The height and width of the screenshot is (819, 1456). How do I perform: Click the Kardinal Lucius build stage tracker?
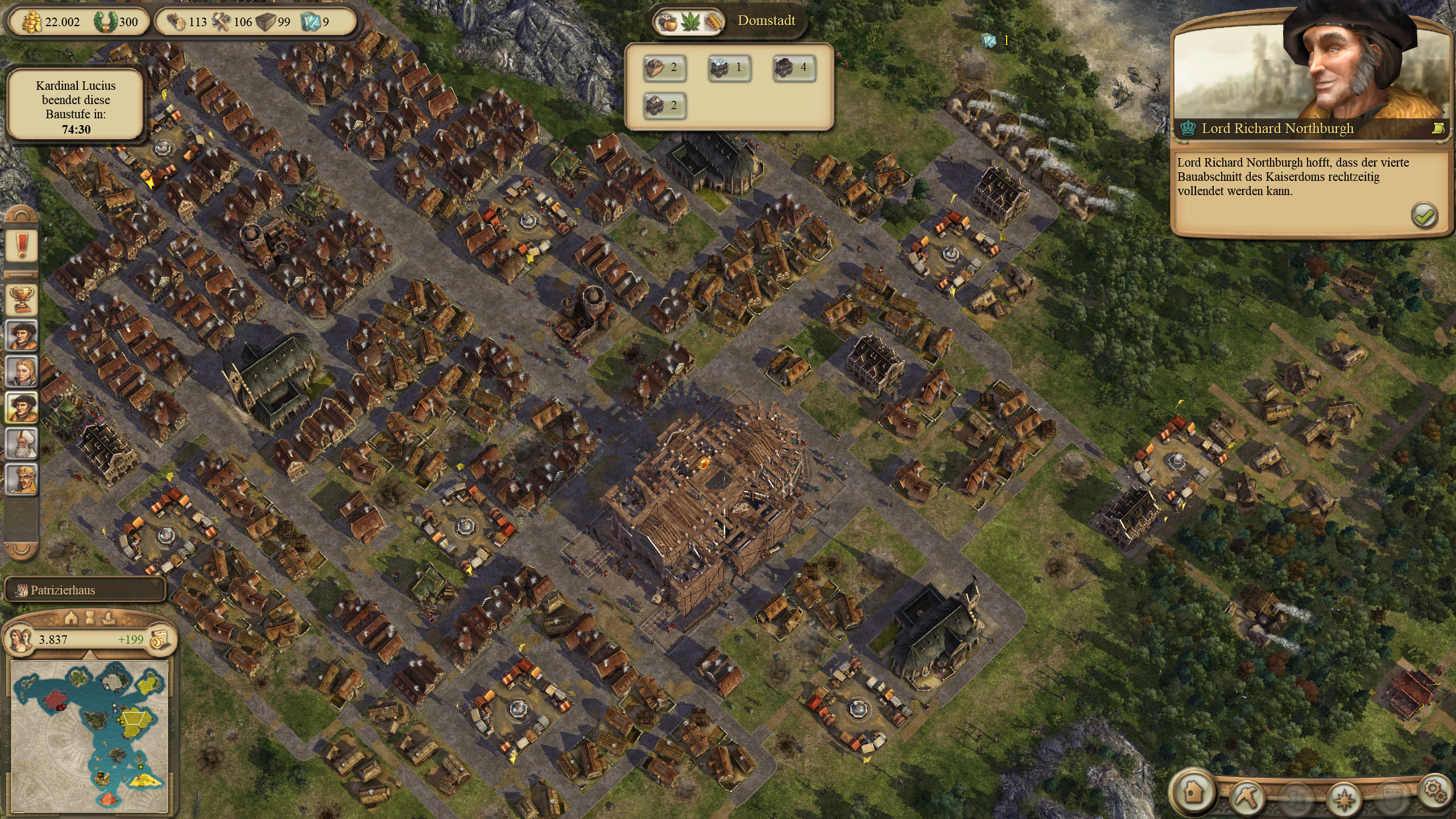pos(76,107)
